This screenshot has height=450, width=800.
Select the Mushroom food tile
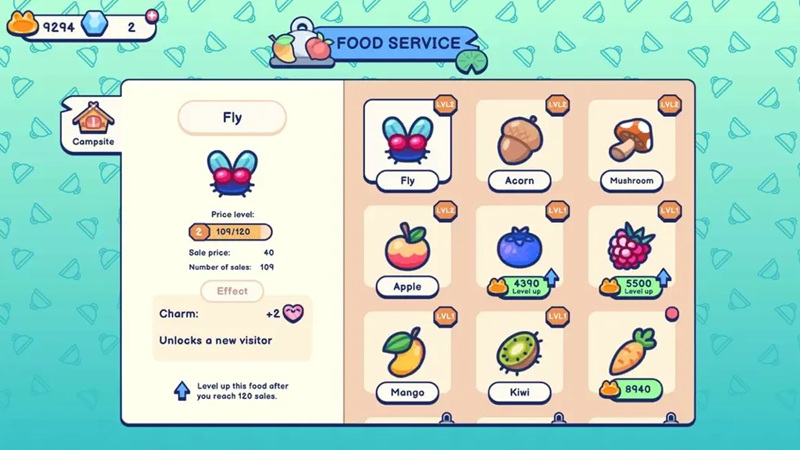(x=632, y=146)
